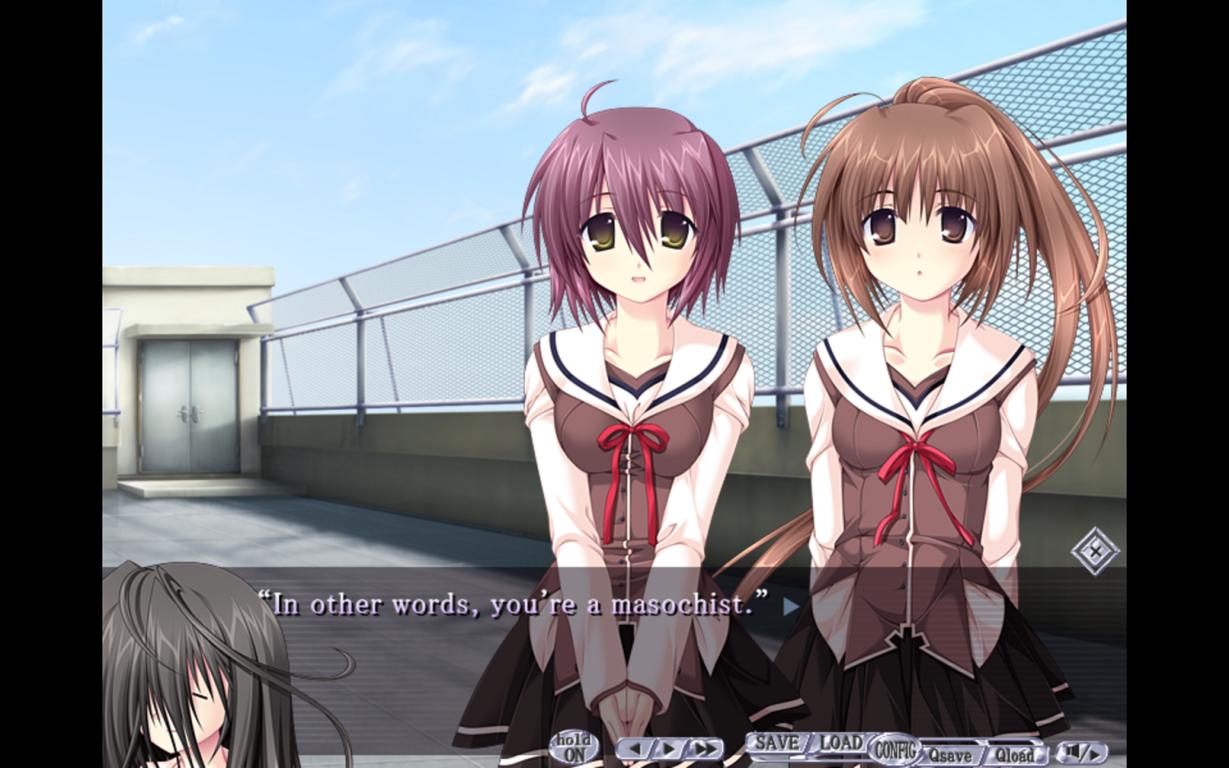1229x768 pixels.
Task: Open the SAVE menu
Action: 776,743
